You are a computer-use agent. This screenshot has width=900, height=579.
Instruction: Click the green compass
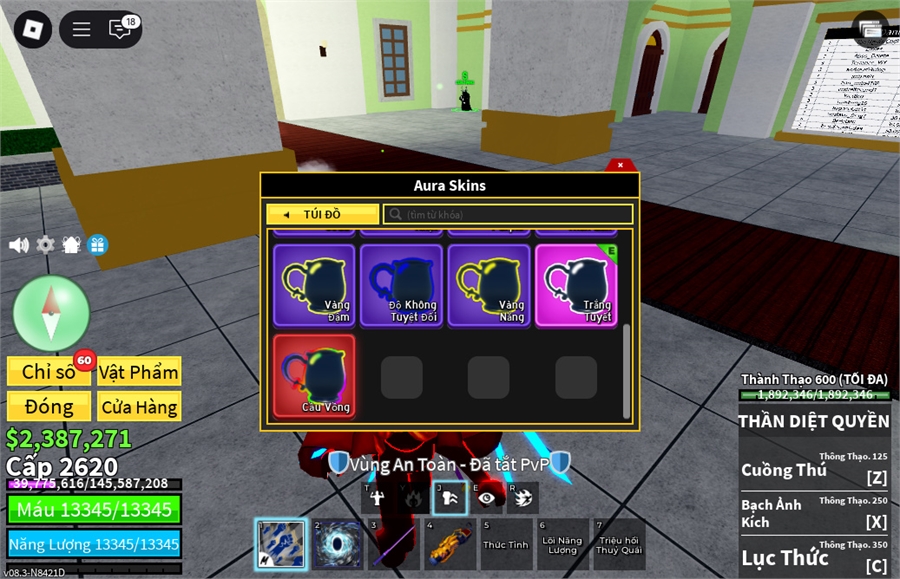tap(51, 312)
